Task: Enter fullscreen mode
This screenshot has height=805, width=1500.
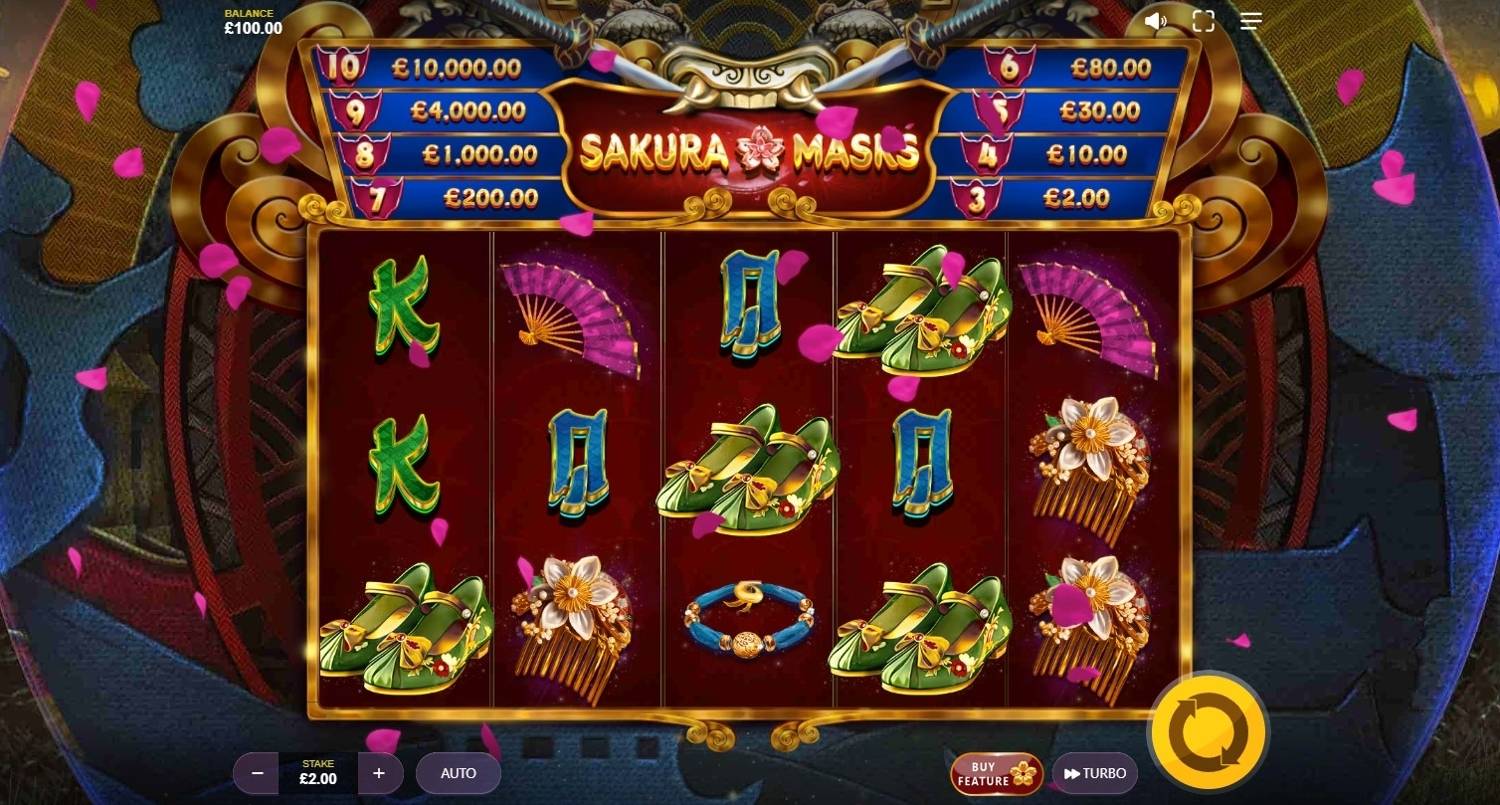Action: [x=1203, y=20]
